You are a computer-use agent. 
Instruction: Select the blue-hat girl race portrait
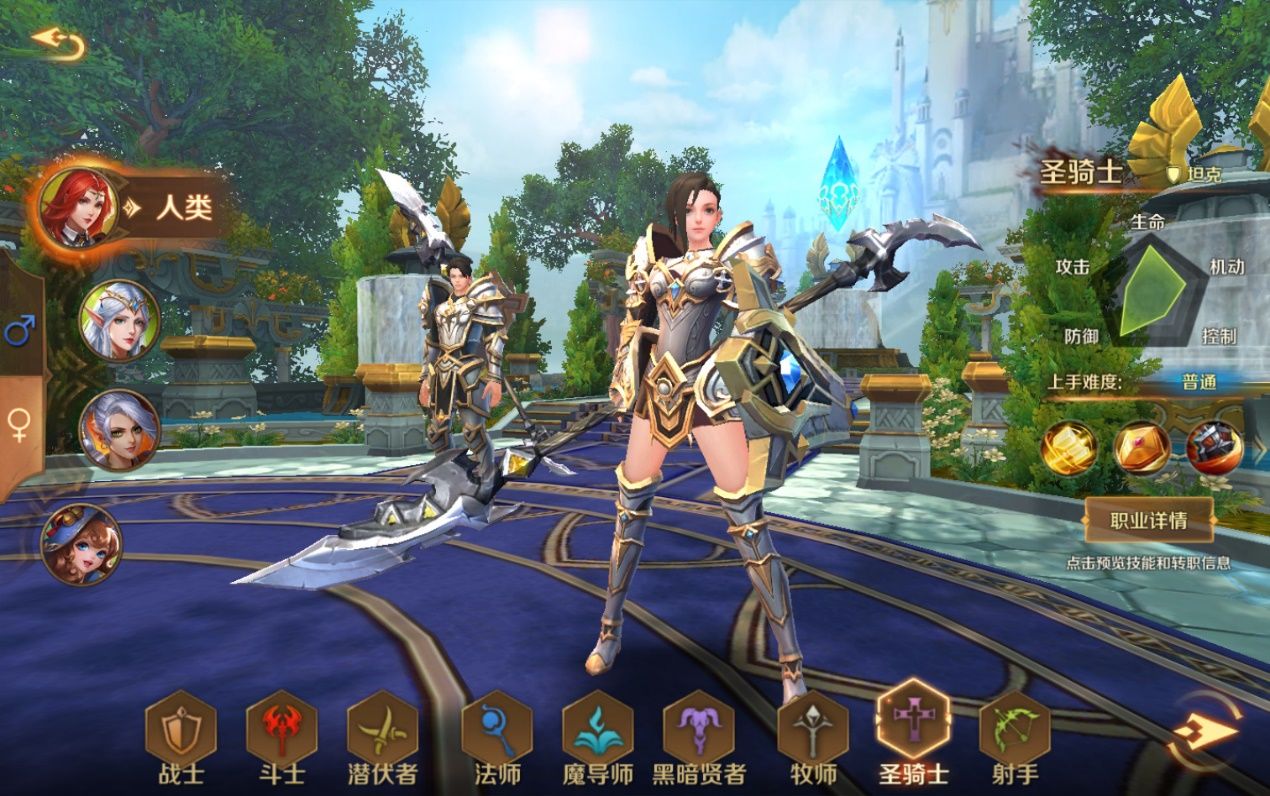pos(81,544)
